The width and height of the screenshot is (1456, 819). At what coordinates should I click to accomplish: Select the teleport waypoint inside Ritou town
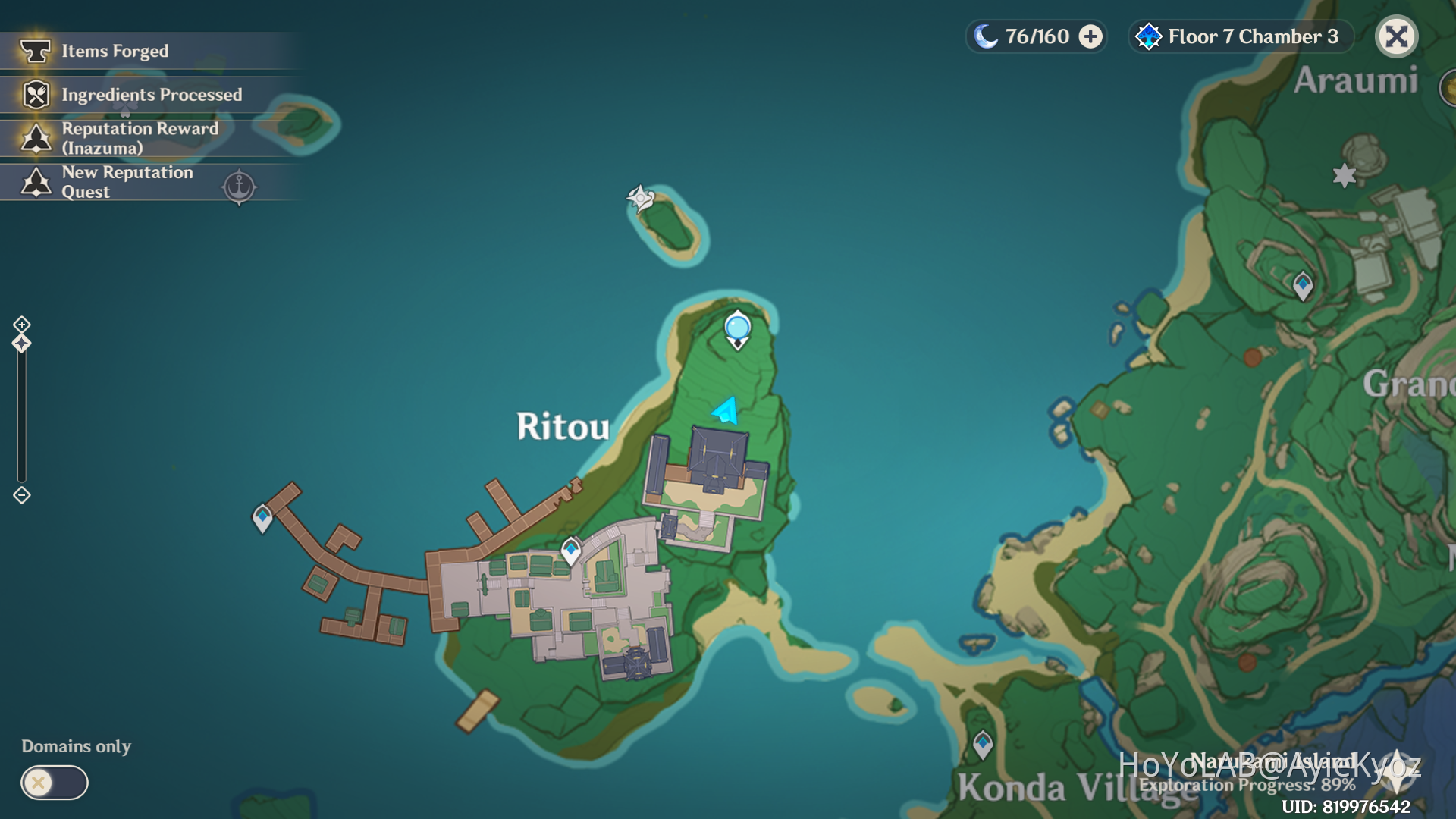[570, 548]
